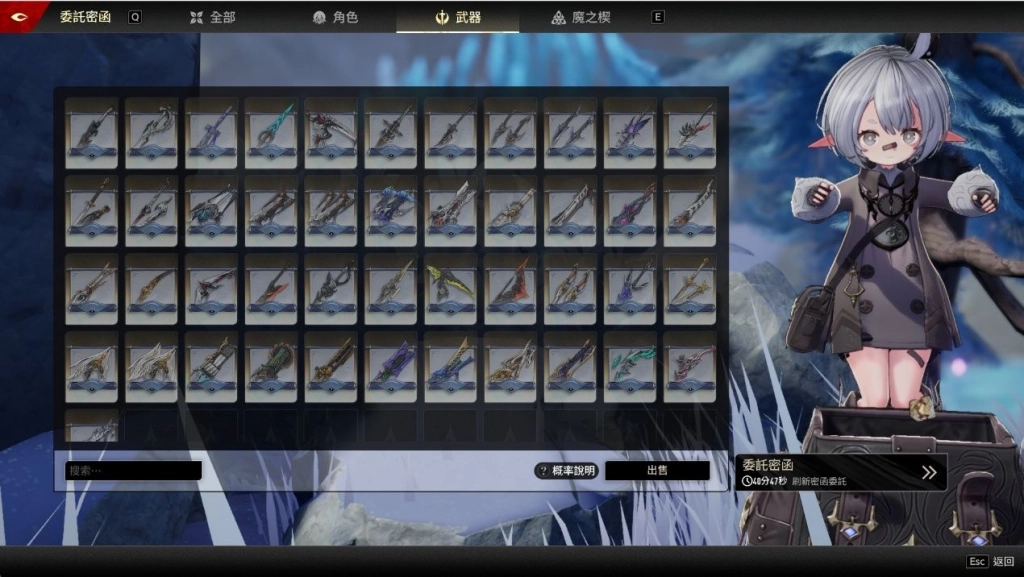Open the 概率說明 info button
1024x577 pixels.
566,470
